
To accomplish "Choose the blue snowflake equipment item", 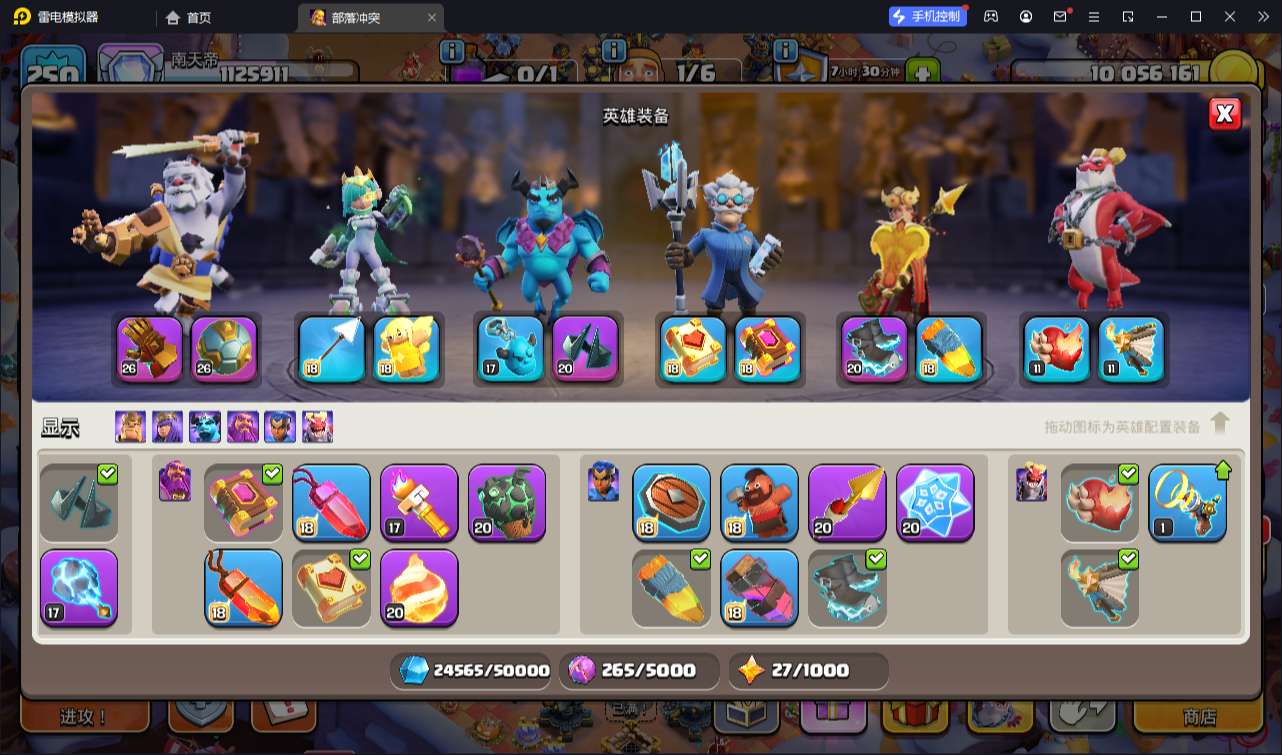I will (935, 503).
